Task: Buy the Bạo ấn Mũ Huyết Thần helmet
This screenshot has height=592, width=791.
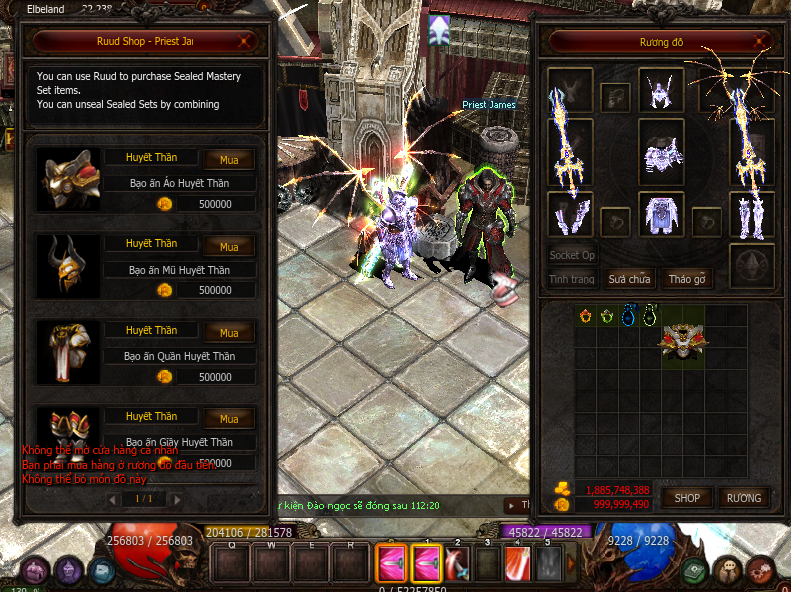Action: point(229,247)
